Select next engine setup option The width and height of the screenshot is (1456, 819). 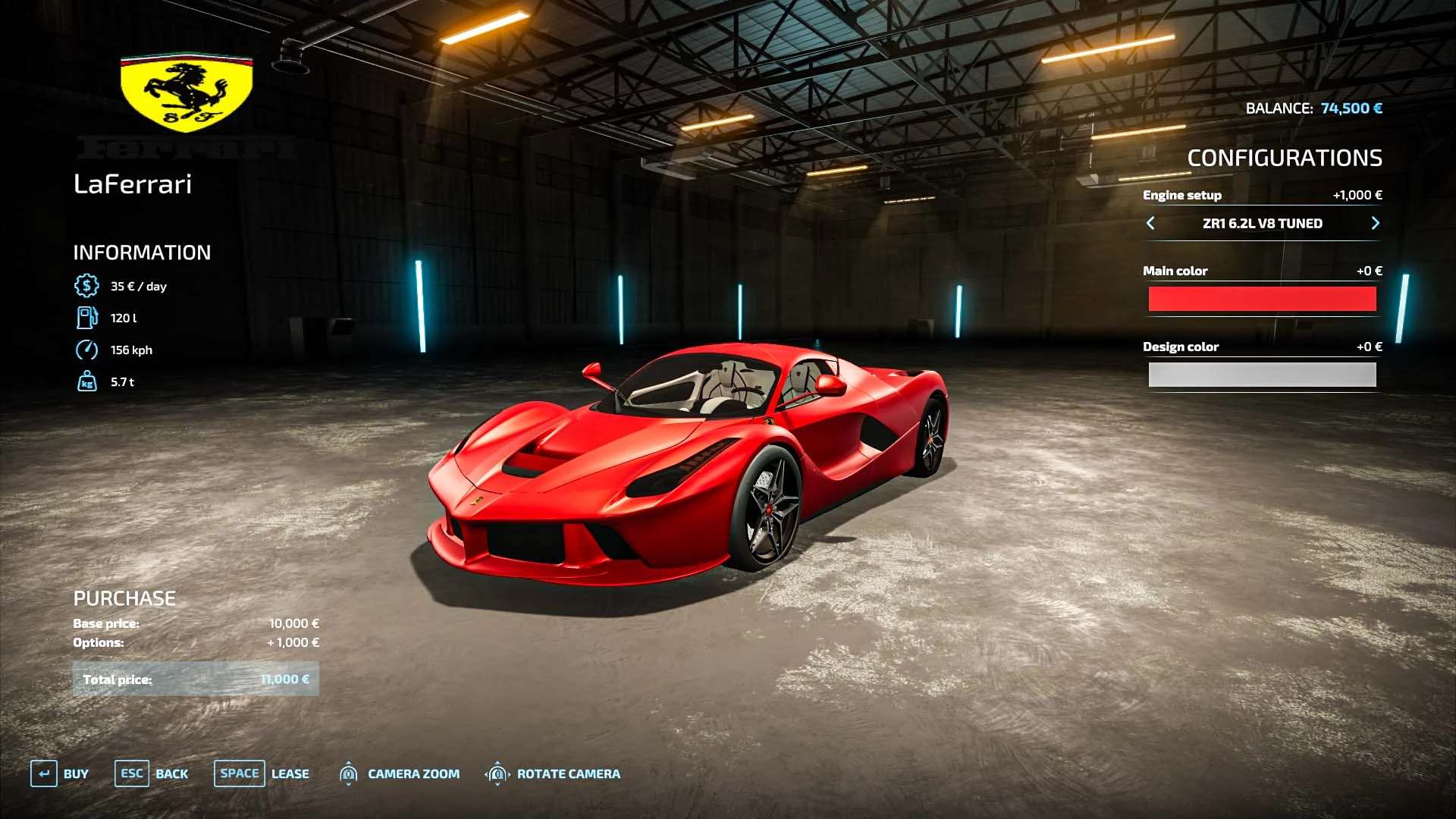tap(1375, 223)
